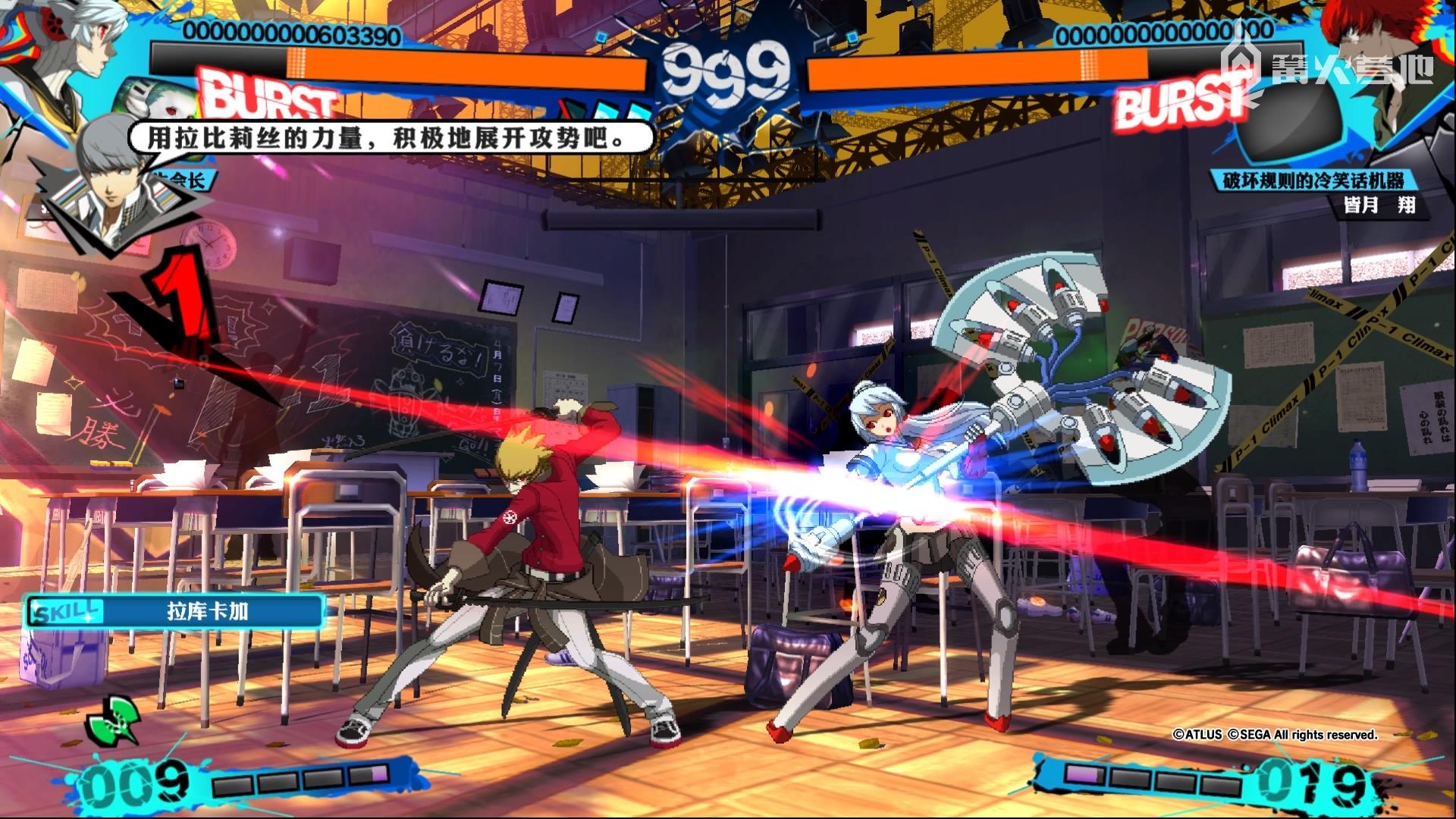This screenshot has width=1456, height=819.
Task: Select the 拉库卡加 skill banner
Action: tap(176, 611)
